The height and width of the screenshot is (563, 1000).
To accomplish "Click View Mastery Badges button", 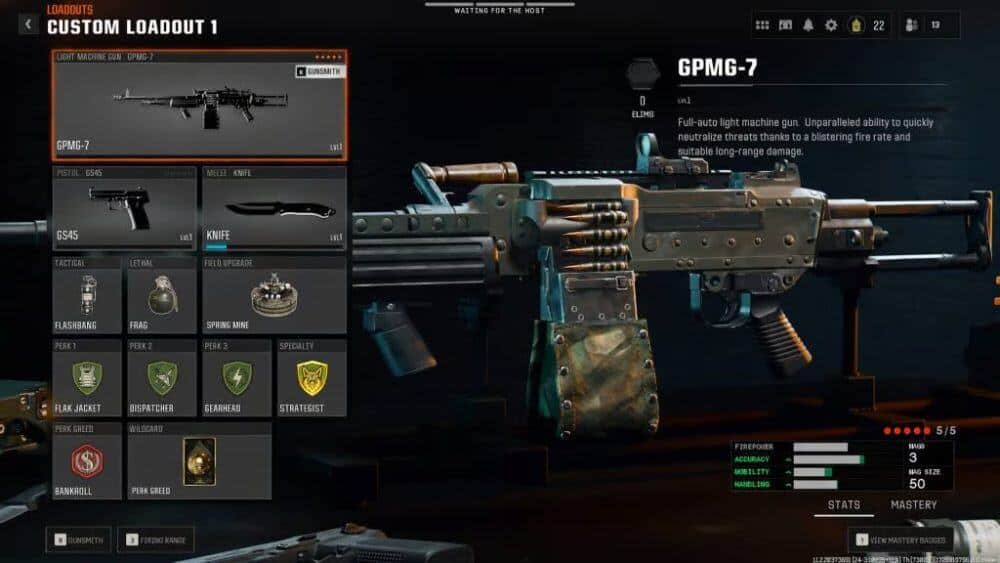I will tap(900, 540).
